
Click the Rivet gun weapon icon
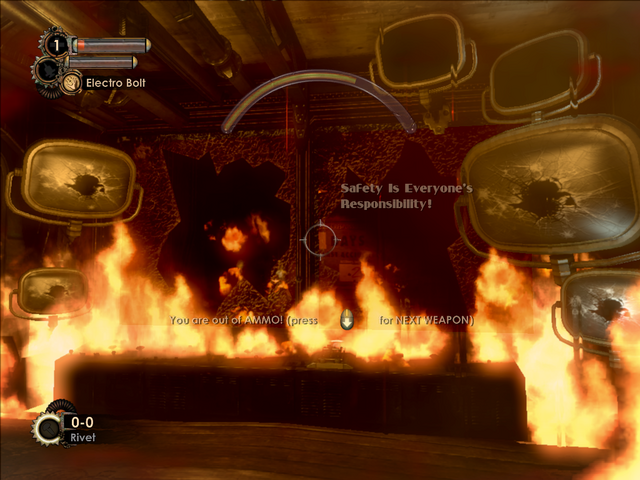46,430
